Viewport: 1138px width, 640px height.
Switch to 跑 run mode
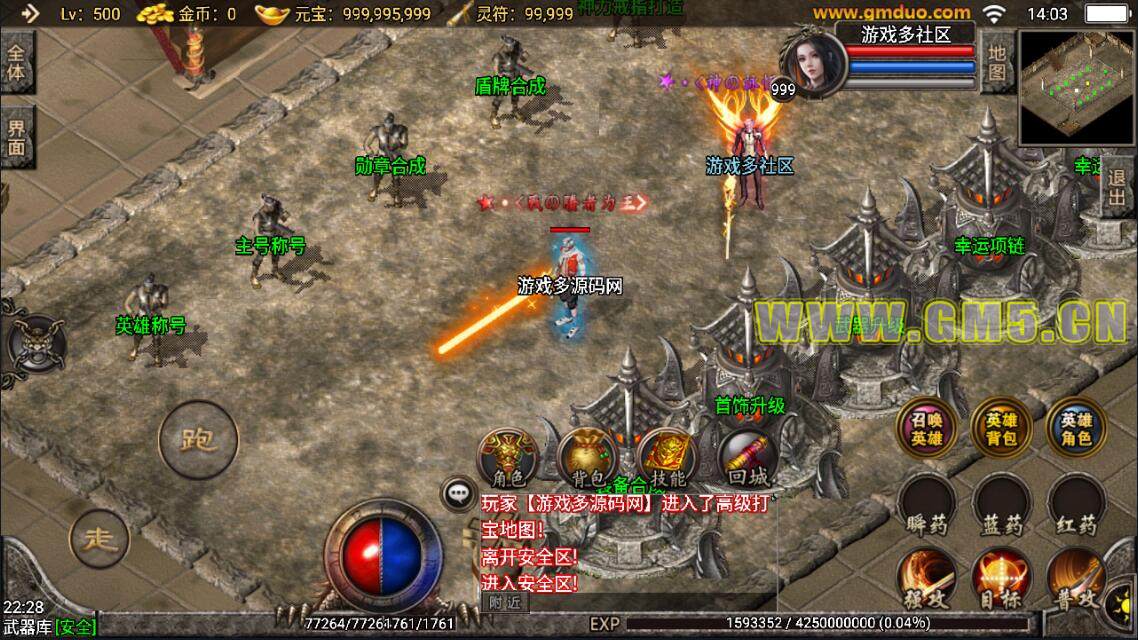pos(197,440)
